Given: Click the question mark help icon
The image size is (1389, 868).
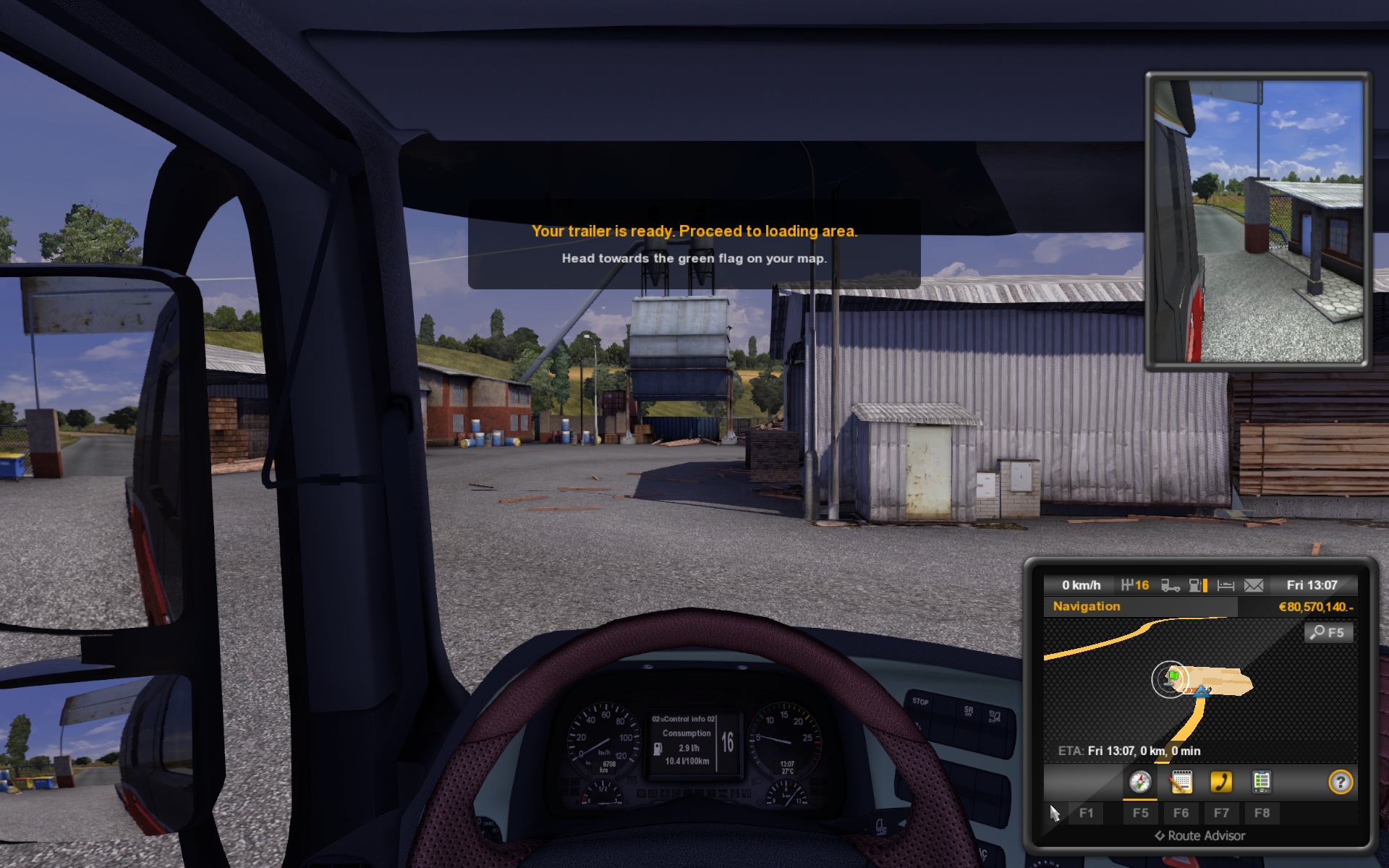Looking at the screenshot, I should tap(1341, 782).
